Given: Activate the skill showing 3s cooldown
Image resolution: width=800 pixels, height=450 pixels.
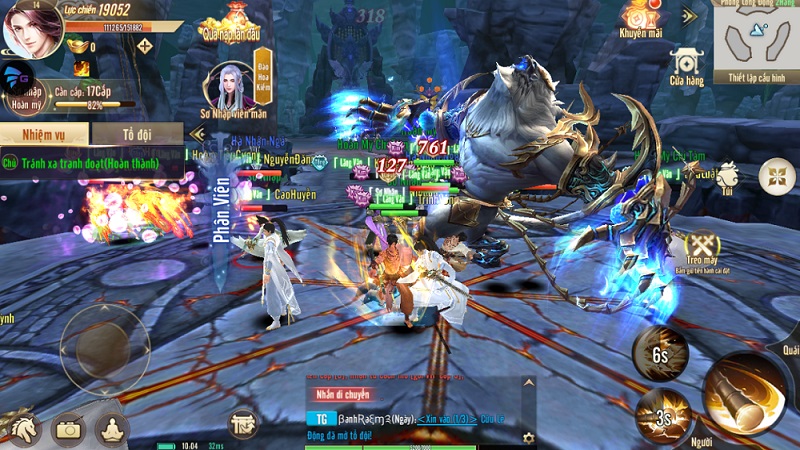Looking at the screenshot, I should [660, 412].
